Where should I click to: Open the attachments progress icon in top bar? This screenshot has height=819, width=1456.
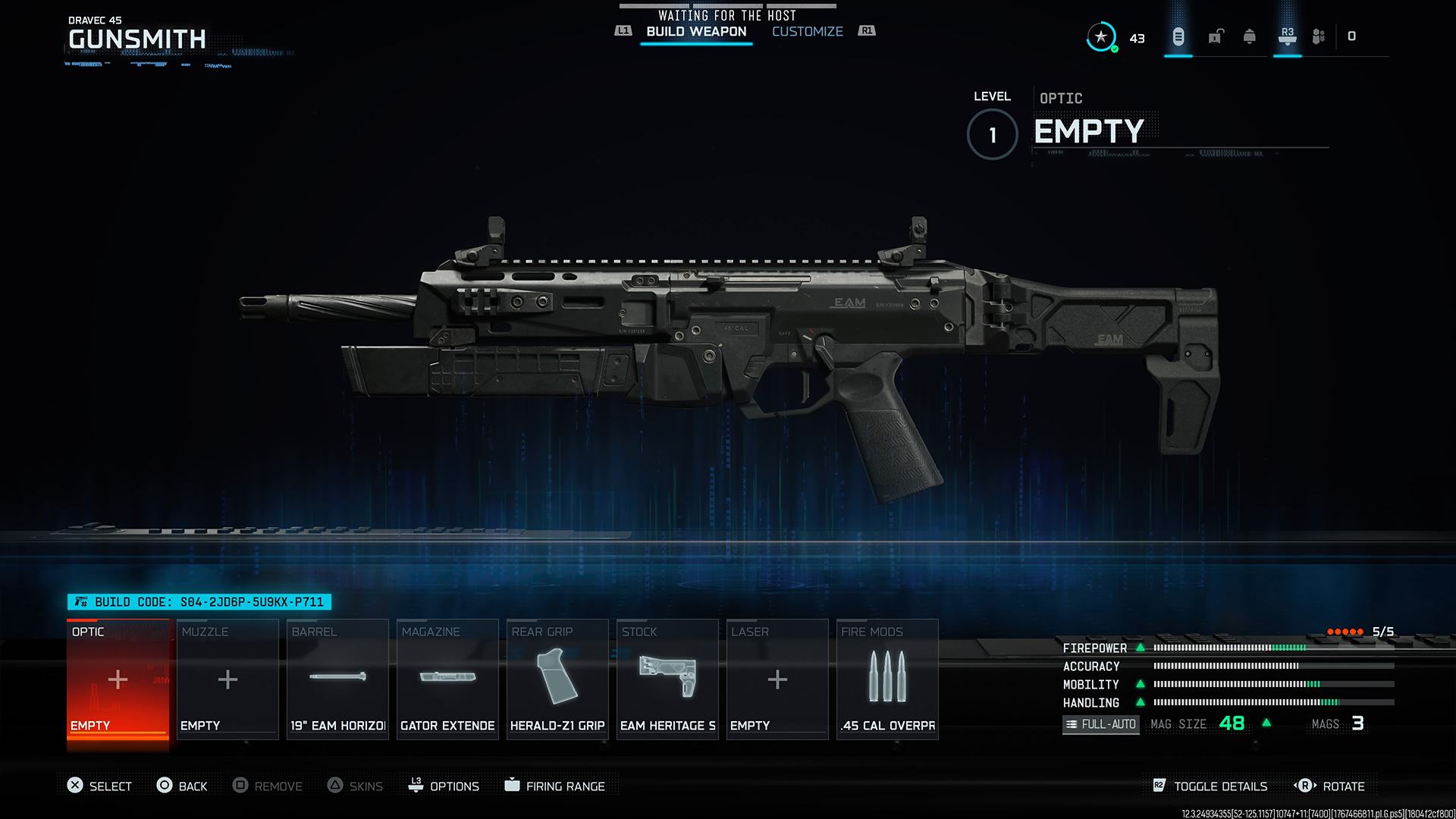pos(1178,36)
